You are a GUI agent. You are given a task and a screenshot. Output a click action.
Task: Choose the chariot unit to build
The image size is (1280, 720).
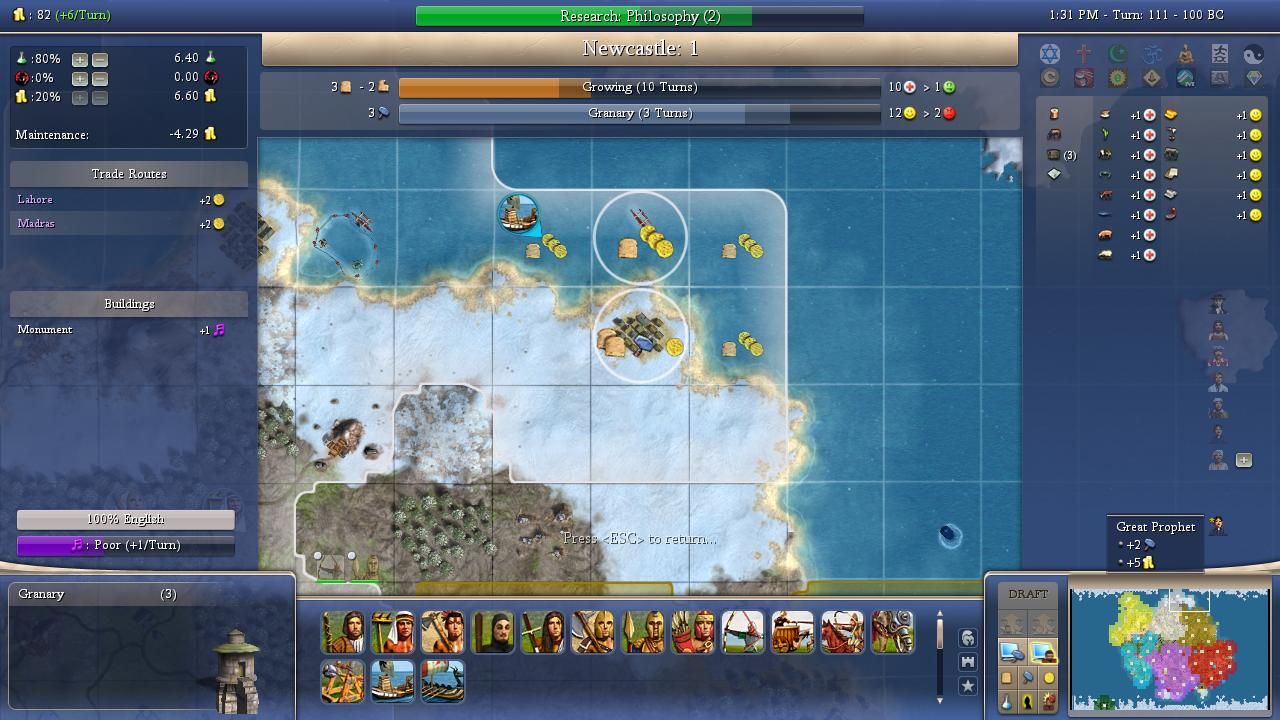[793, 633]
